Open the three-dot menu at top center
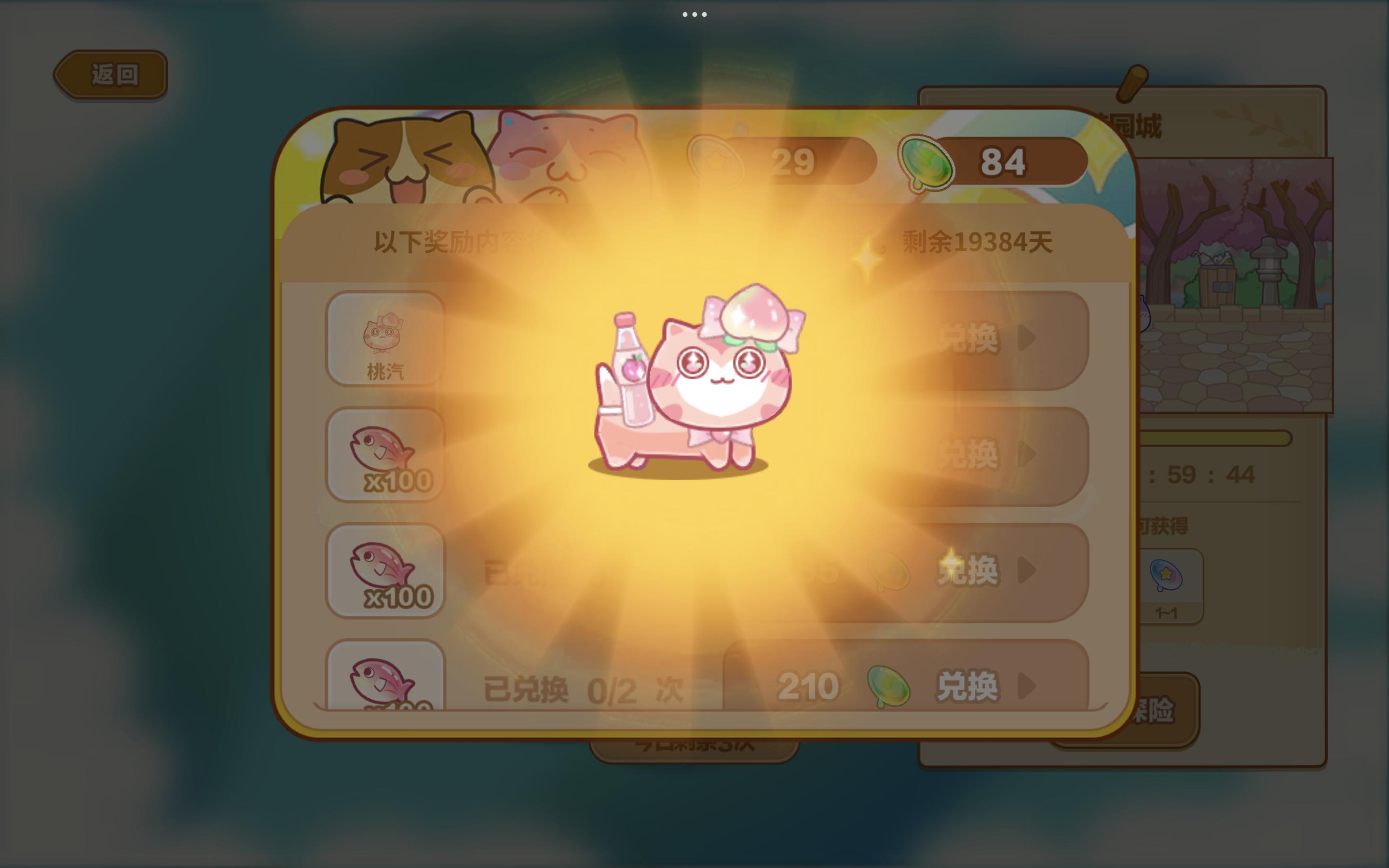1389x868 pixels. pyautogui.click(x=694, y=14)
